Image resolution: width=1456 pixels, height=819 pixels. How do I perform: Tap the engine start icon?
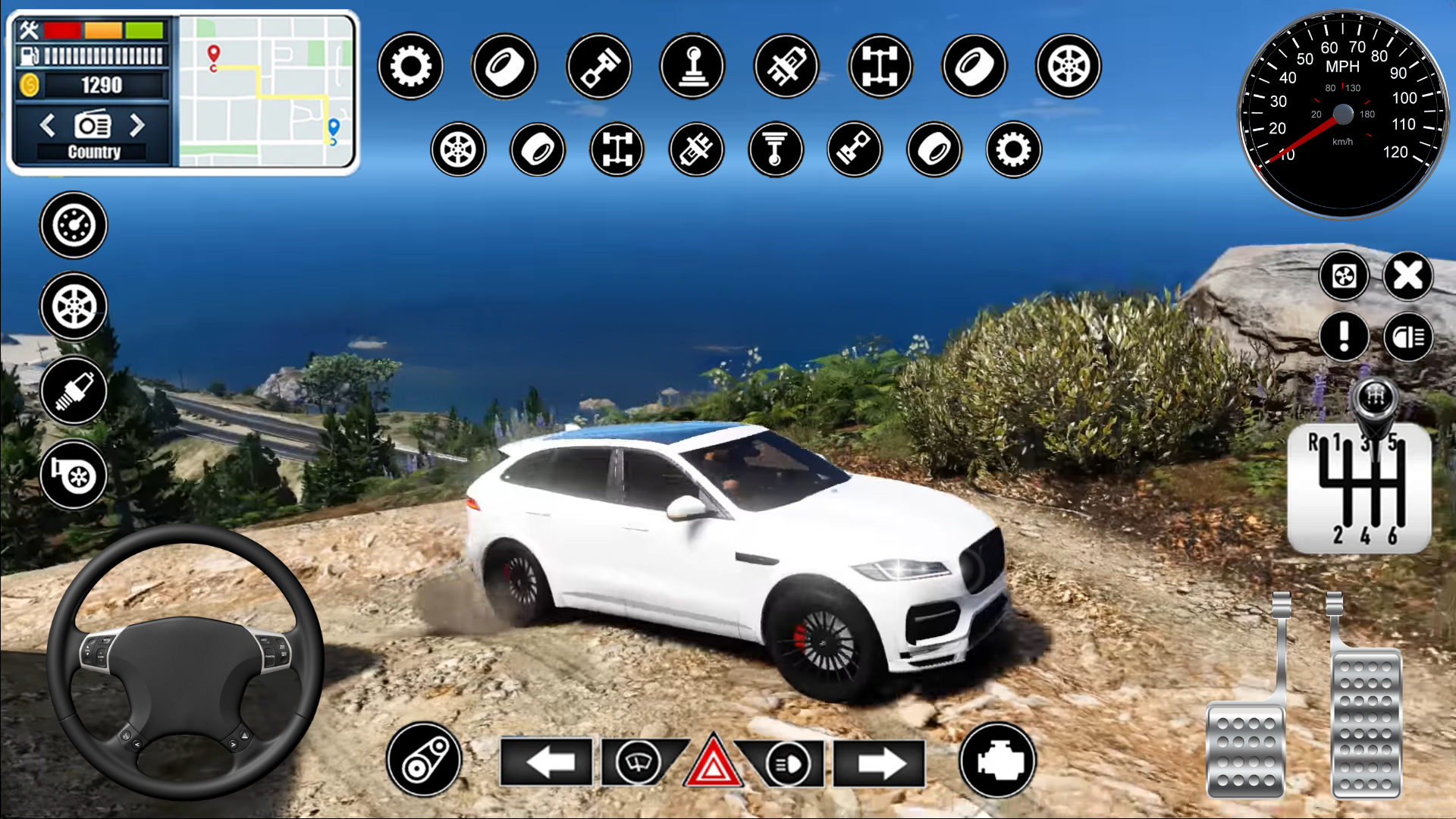point(998,760)
